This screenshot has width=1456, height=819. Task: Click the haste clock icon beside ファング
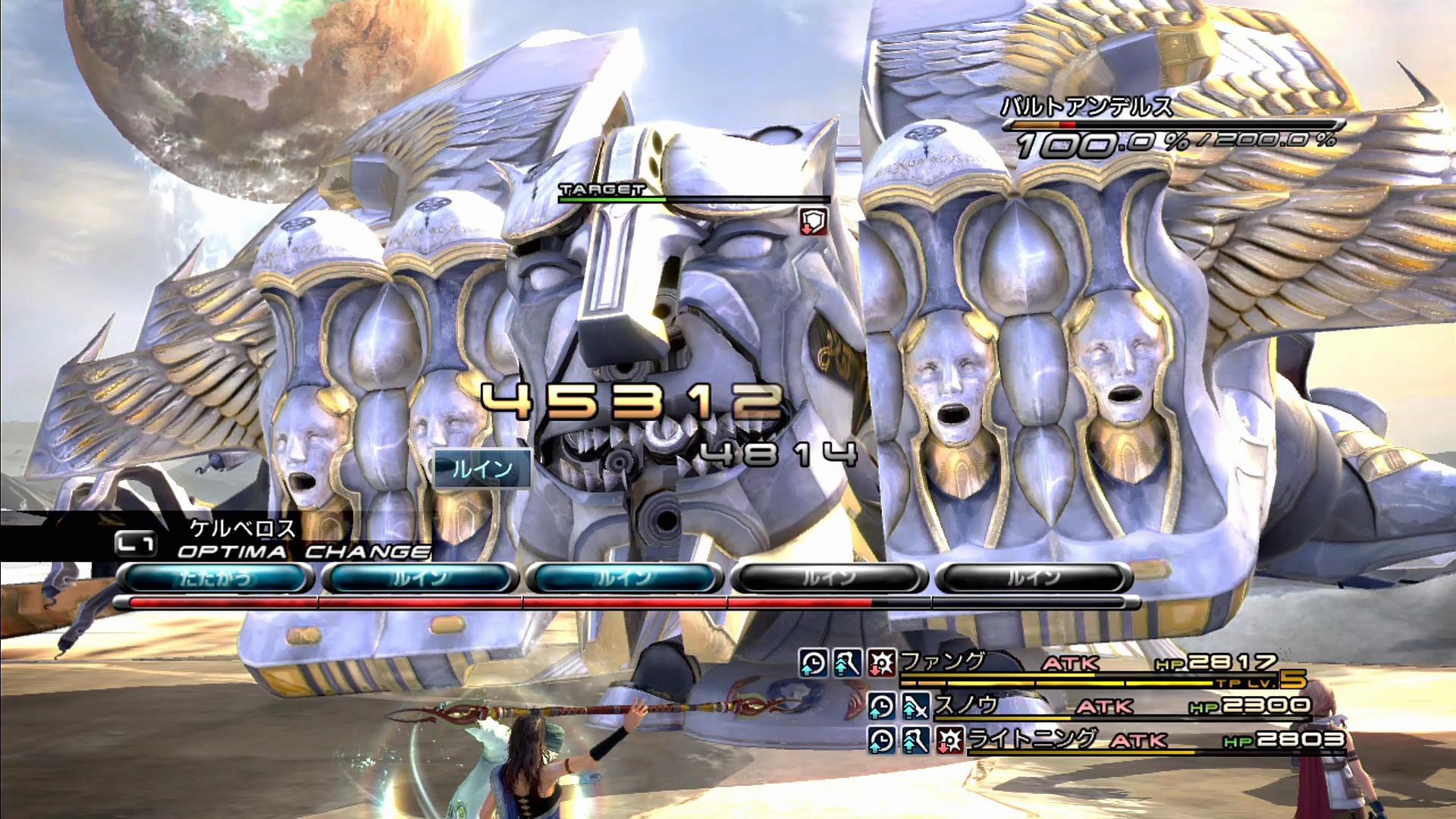coord(812,664)
